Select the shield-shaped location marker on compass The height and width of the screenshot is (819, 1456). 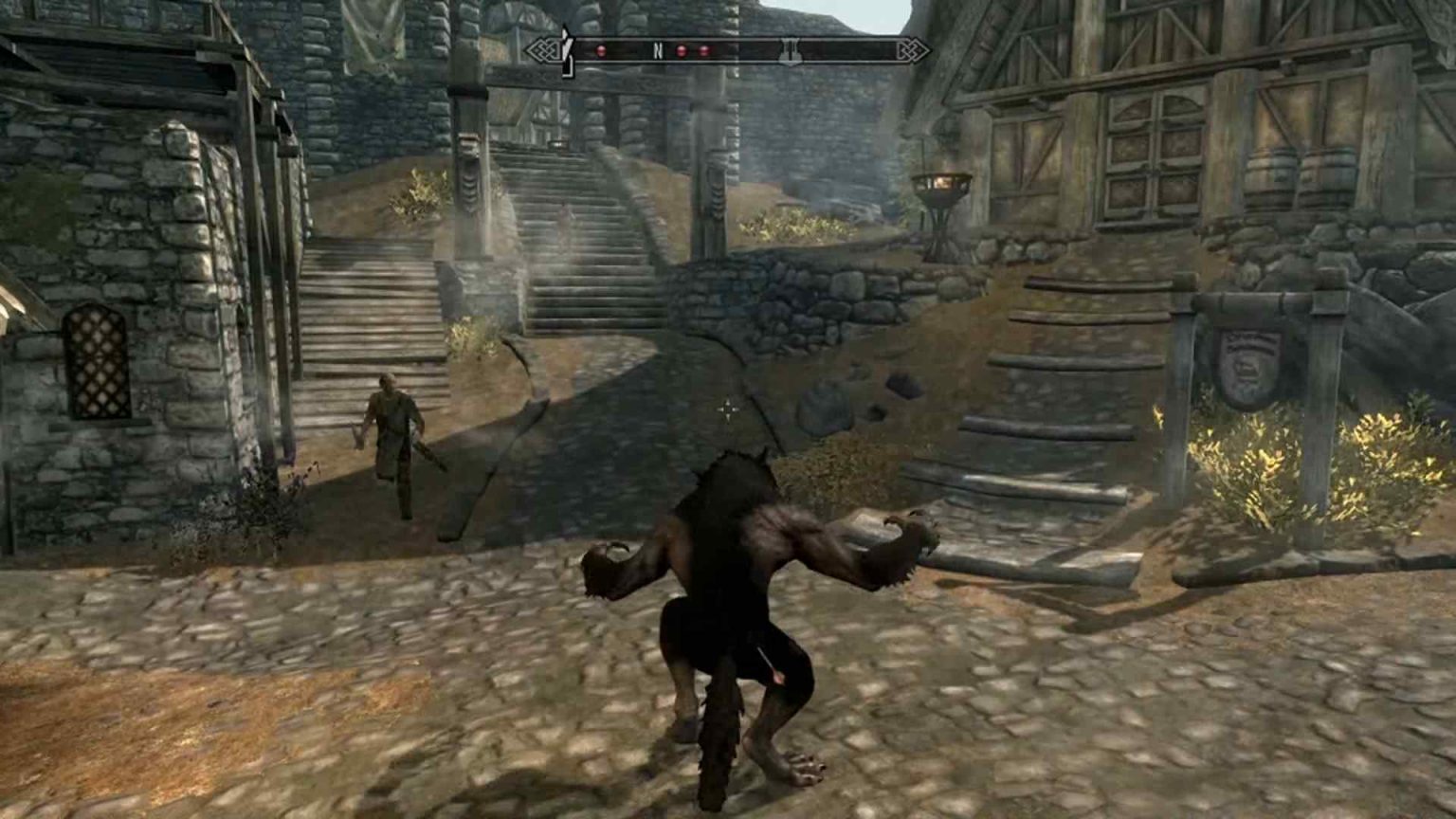click(x=789, y=51)
